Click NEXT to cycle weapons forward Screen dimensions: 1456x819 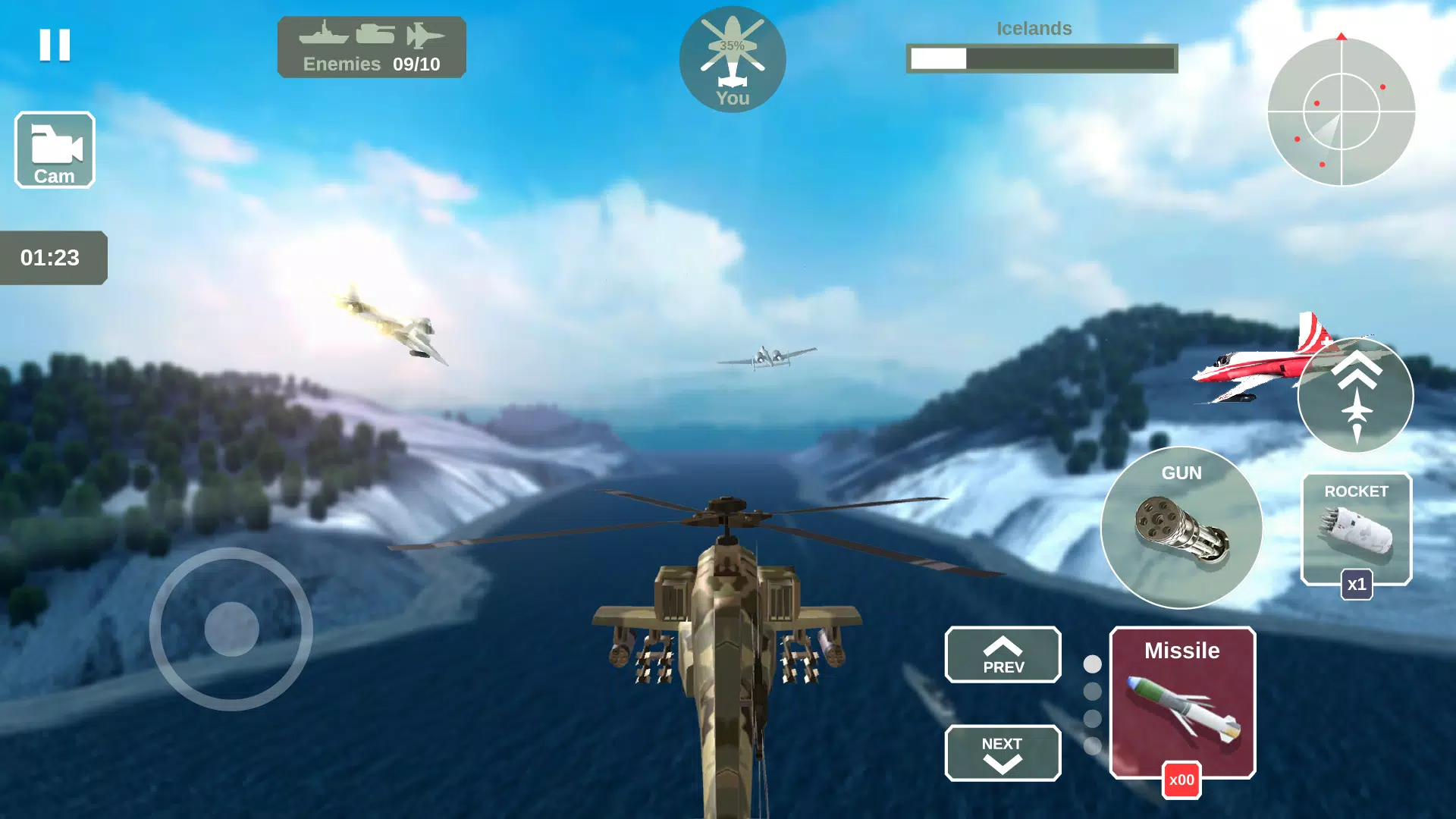1003,753
